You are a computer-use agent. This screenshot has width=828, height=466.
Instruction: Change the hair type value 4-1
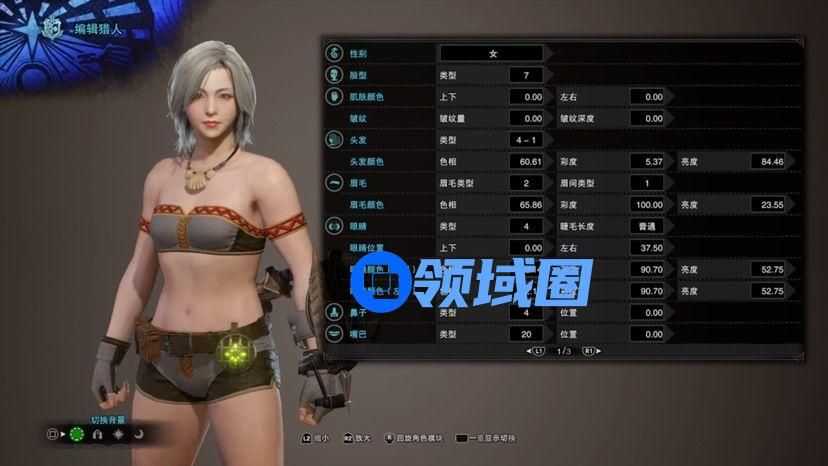point(525,140)
